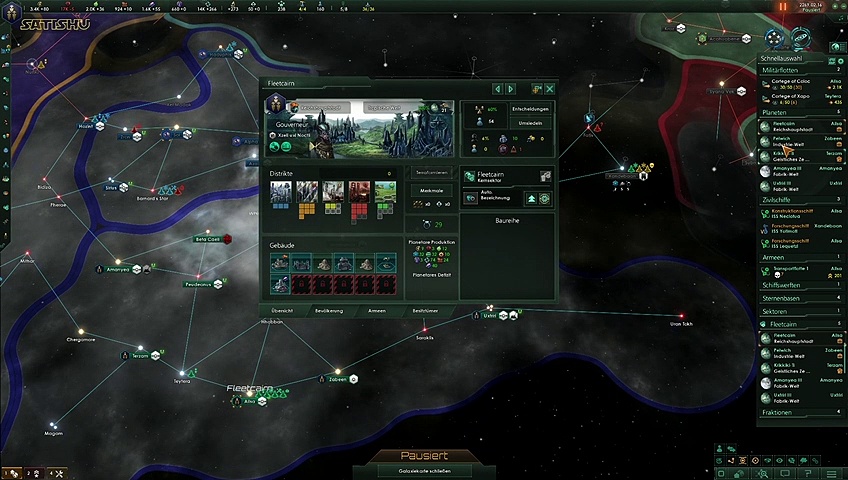Show the Übersicht tab
Screen dimensions: 848x480
click(283, 311)
